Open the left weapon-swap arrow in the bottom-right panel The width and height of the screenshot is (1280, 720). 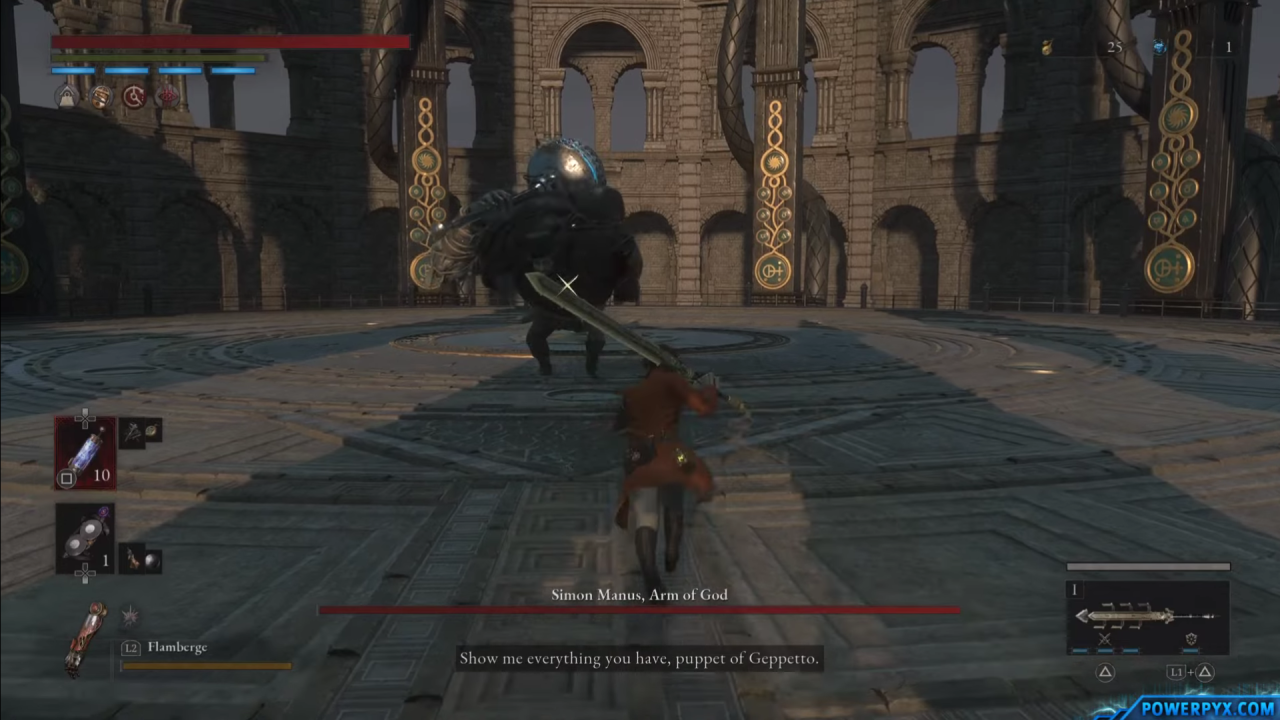[1082, 617]
